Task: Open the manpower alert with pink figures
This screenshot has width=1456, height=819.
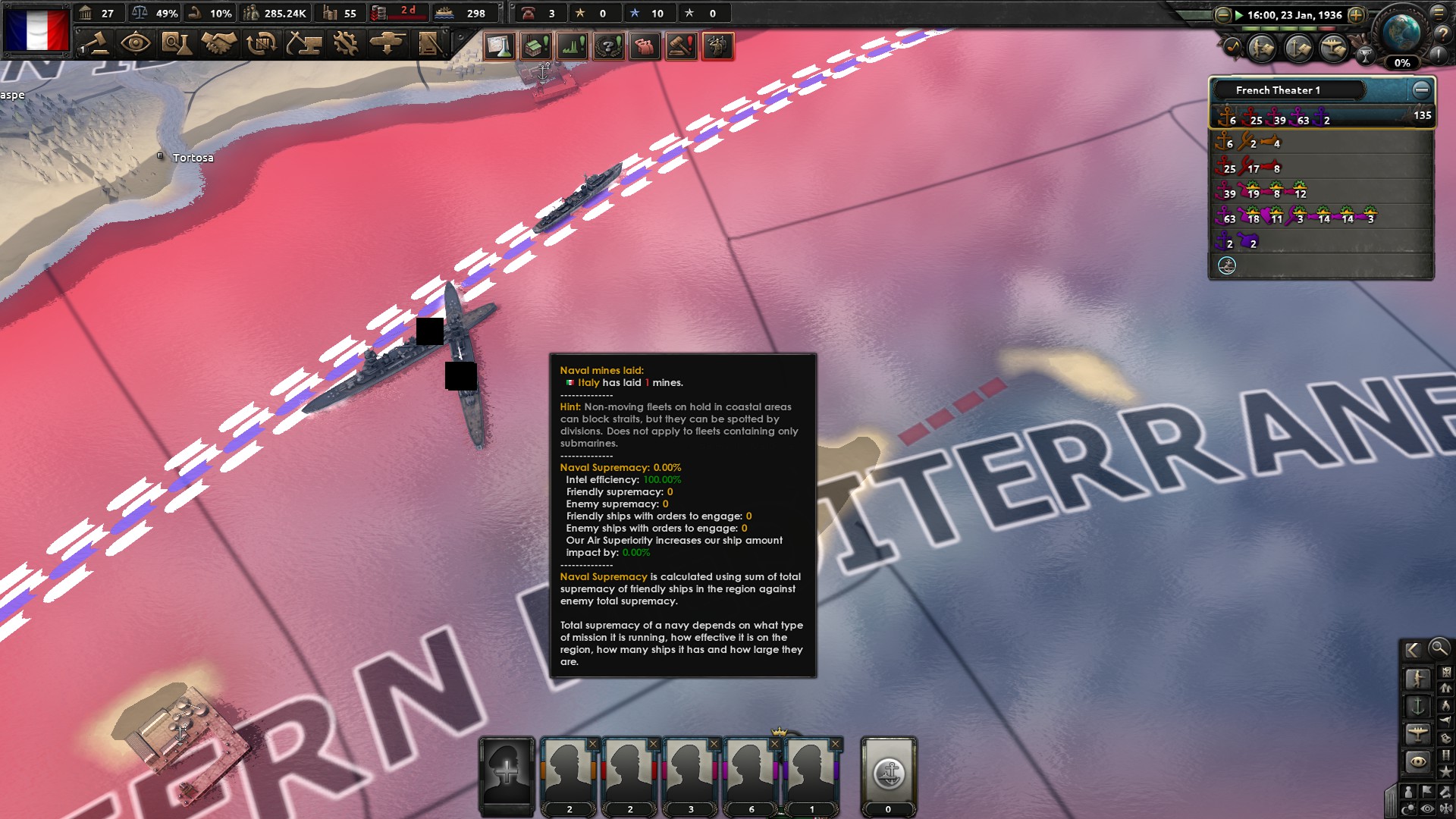Action: (644, 46)
